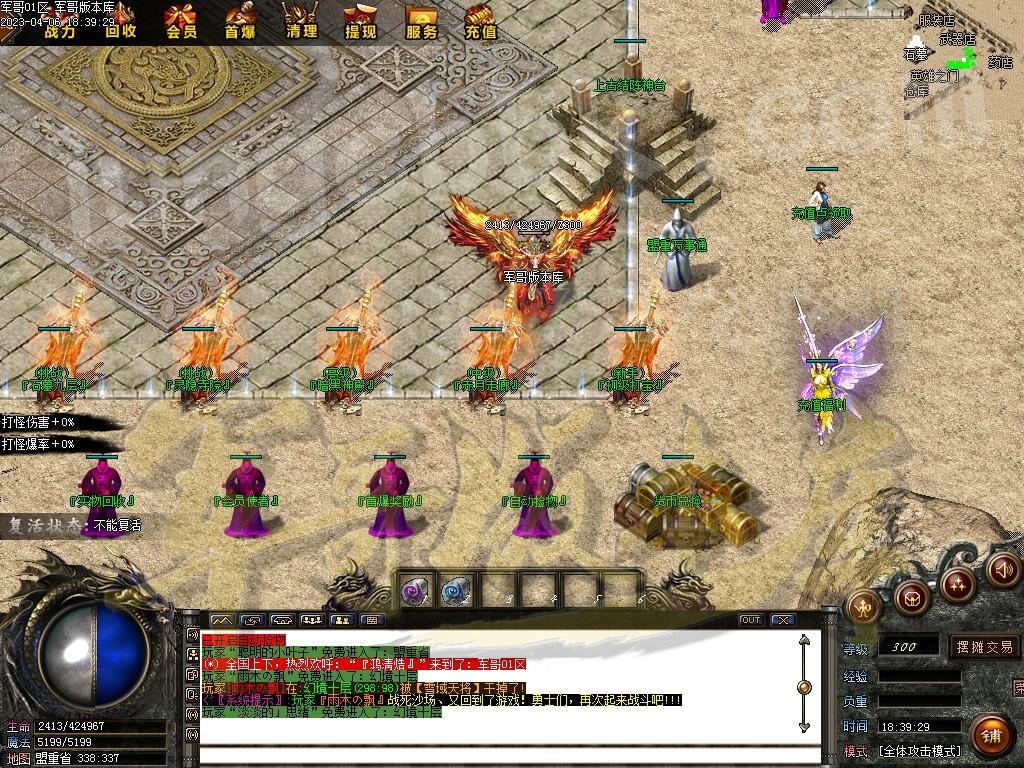1024x768 pixels.
Task: Select the blue scroll in hotbar slot 2
Action: tap(456, 590)
